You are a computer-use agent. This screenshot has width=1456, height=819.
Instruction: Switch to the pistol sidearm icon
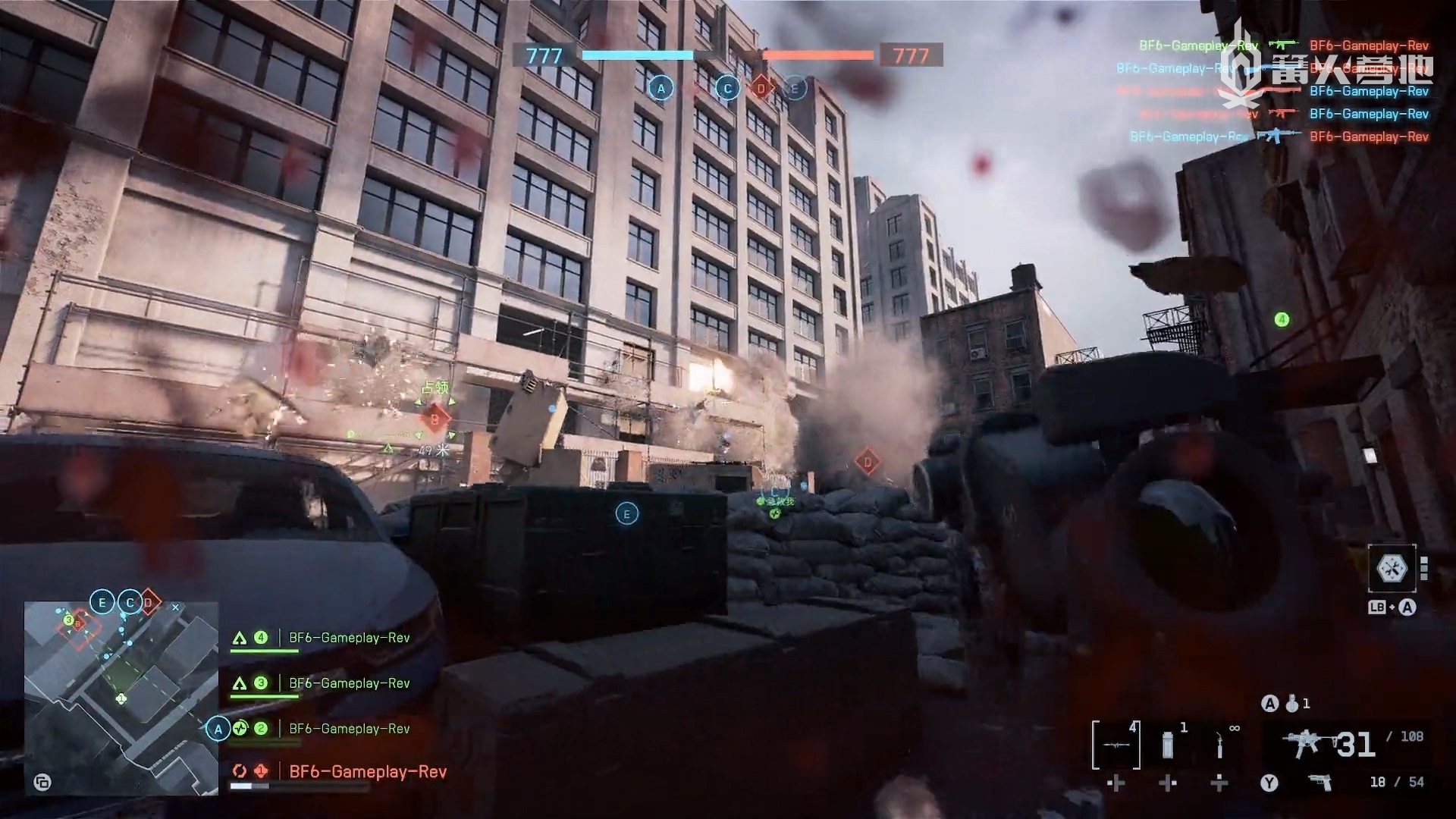tap(1320, 783)
